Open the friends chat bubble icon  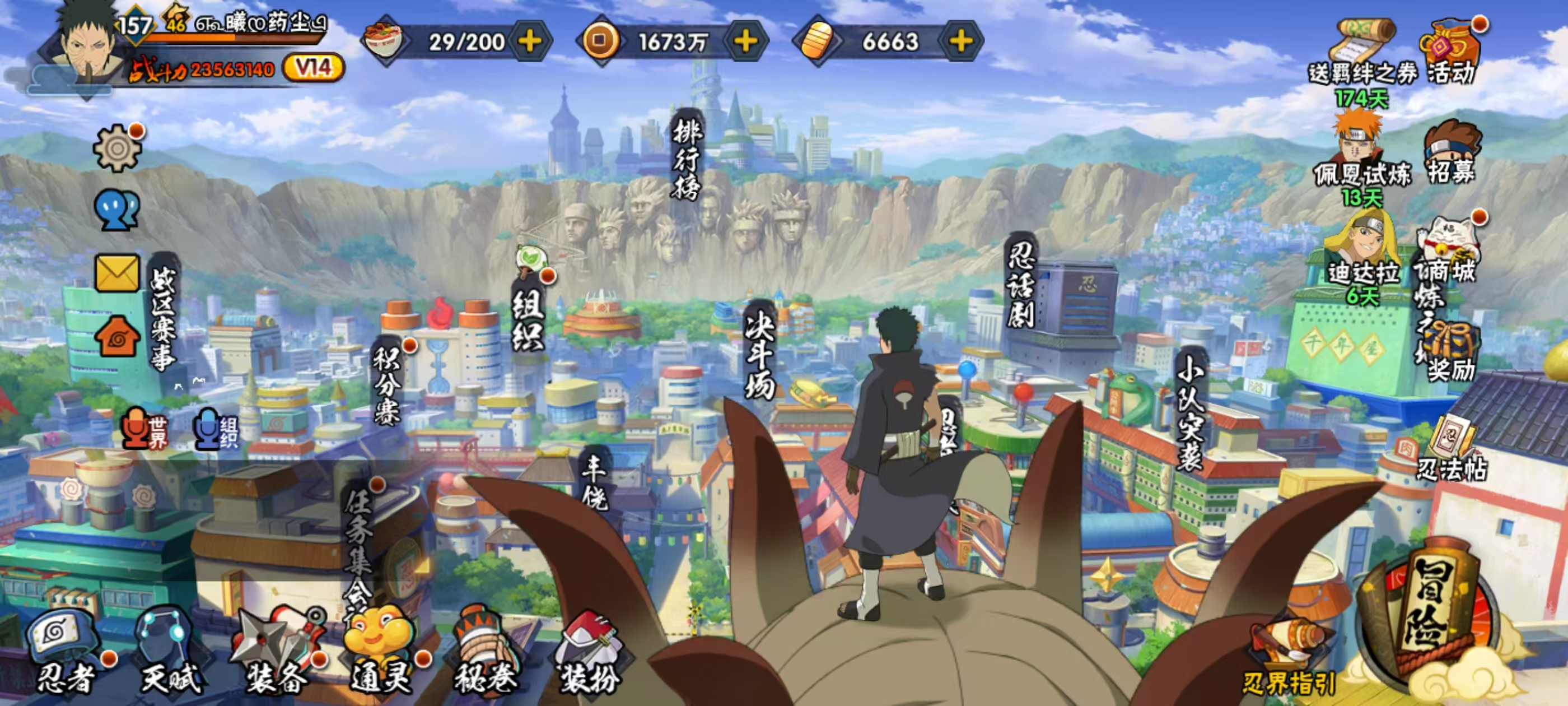[117, 210]
